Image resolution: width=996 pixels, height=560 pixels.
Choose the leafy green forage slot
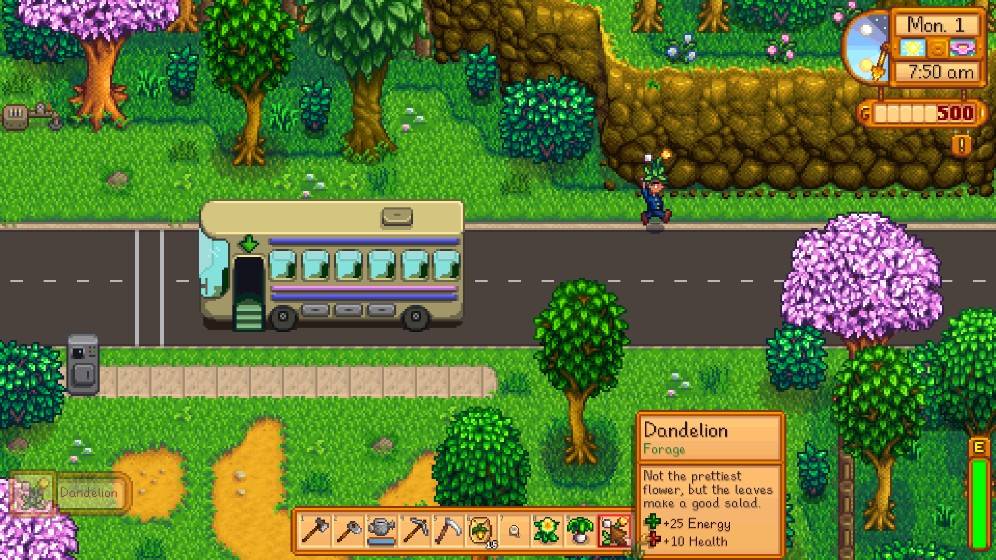click(580, 529)
